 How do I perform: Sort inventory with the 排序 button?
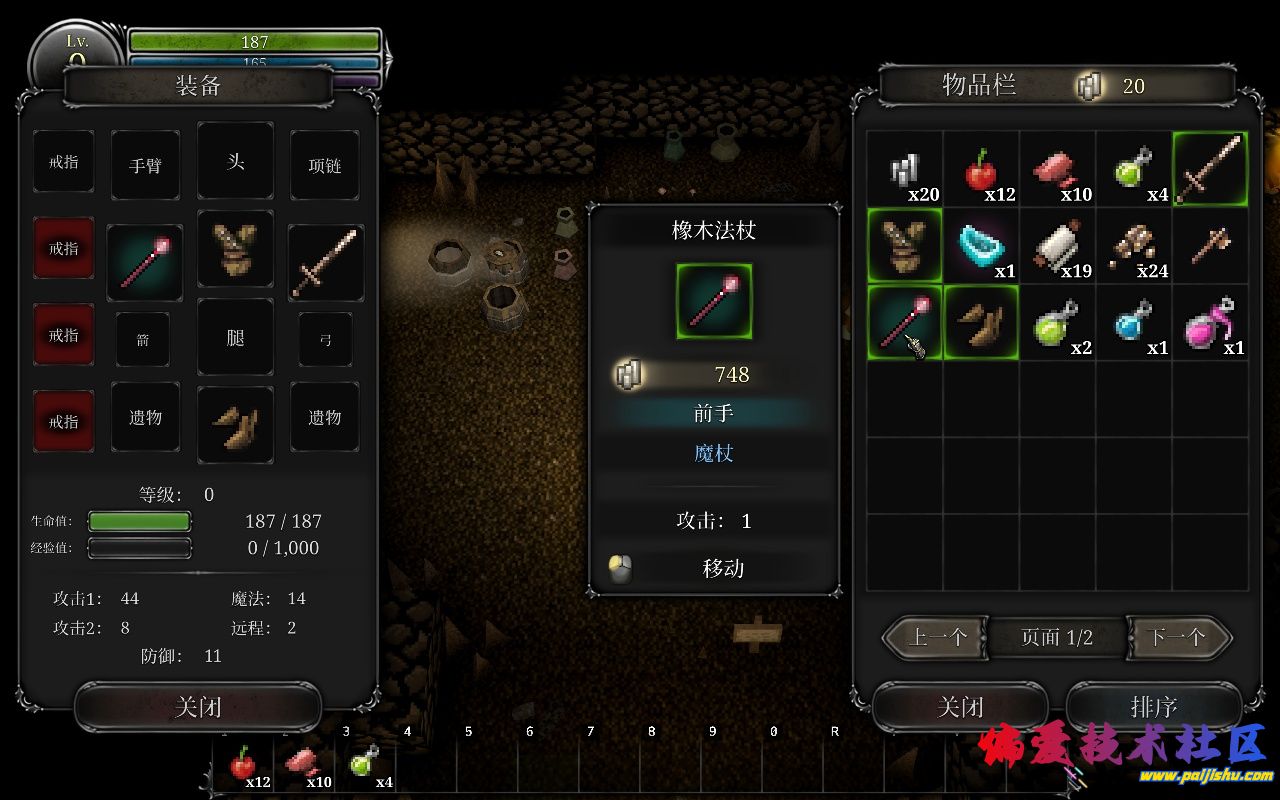tap(1153, 707)
